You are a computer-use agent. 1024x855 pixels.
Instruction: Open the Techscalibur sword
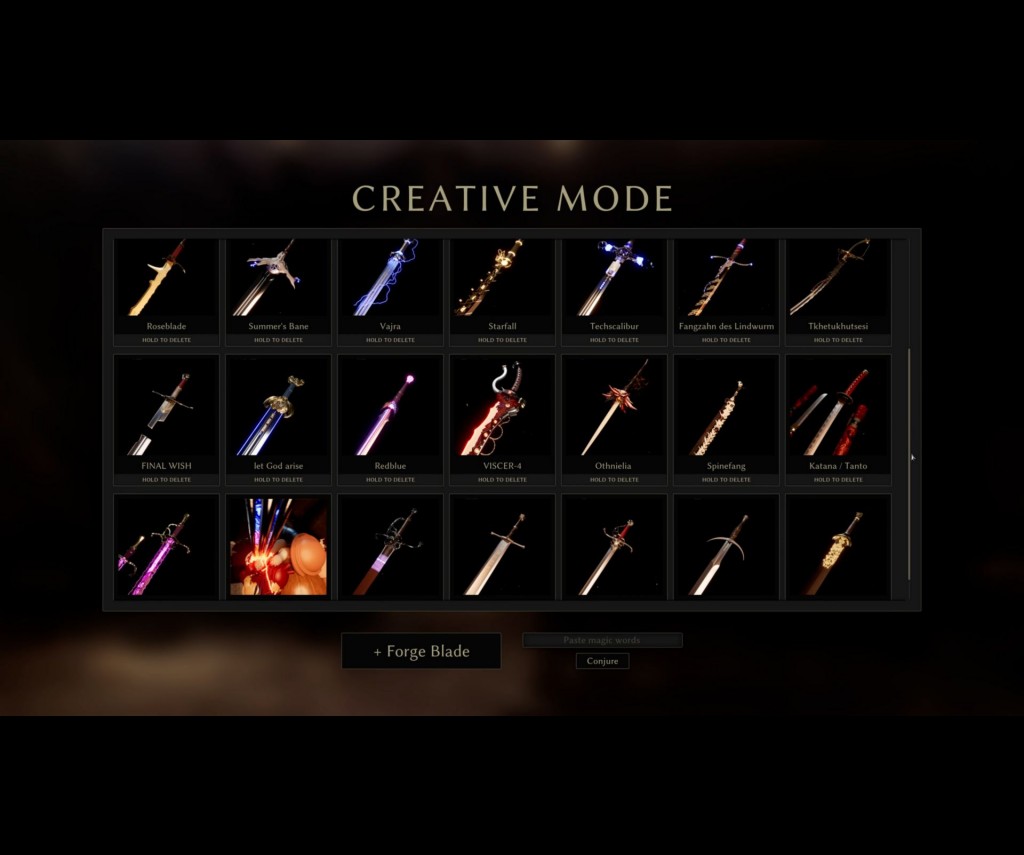[614, 279]
